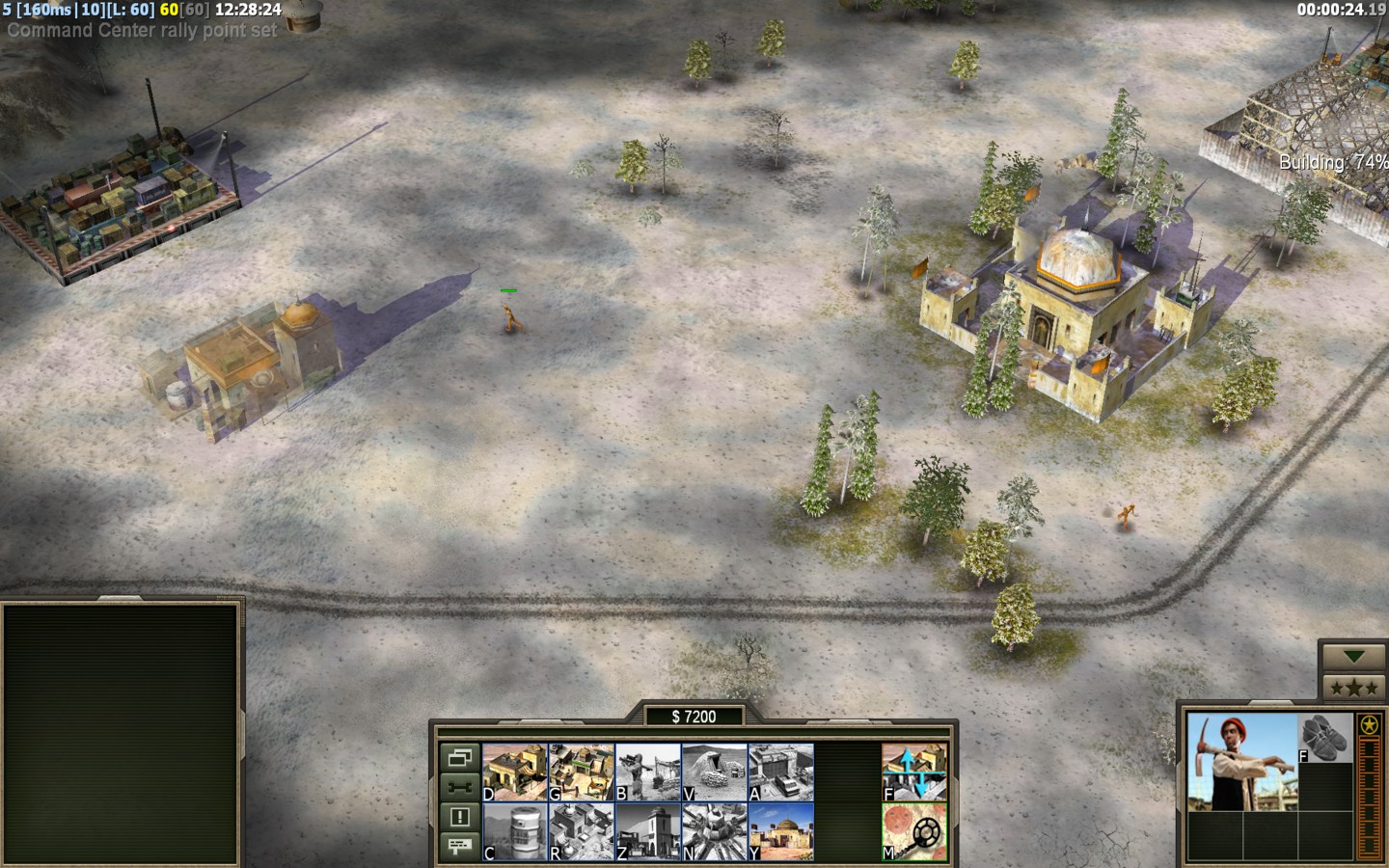The height and width of the screenshot is (868, 1389).
Task: Click the overlapping windows button
Action: [x=460, y=757]
